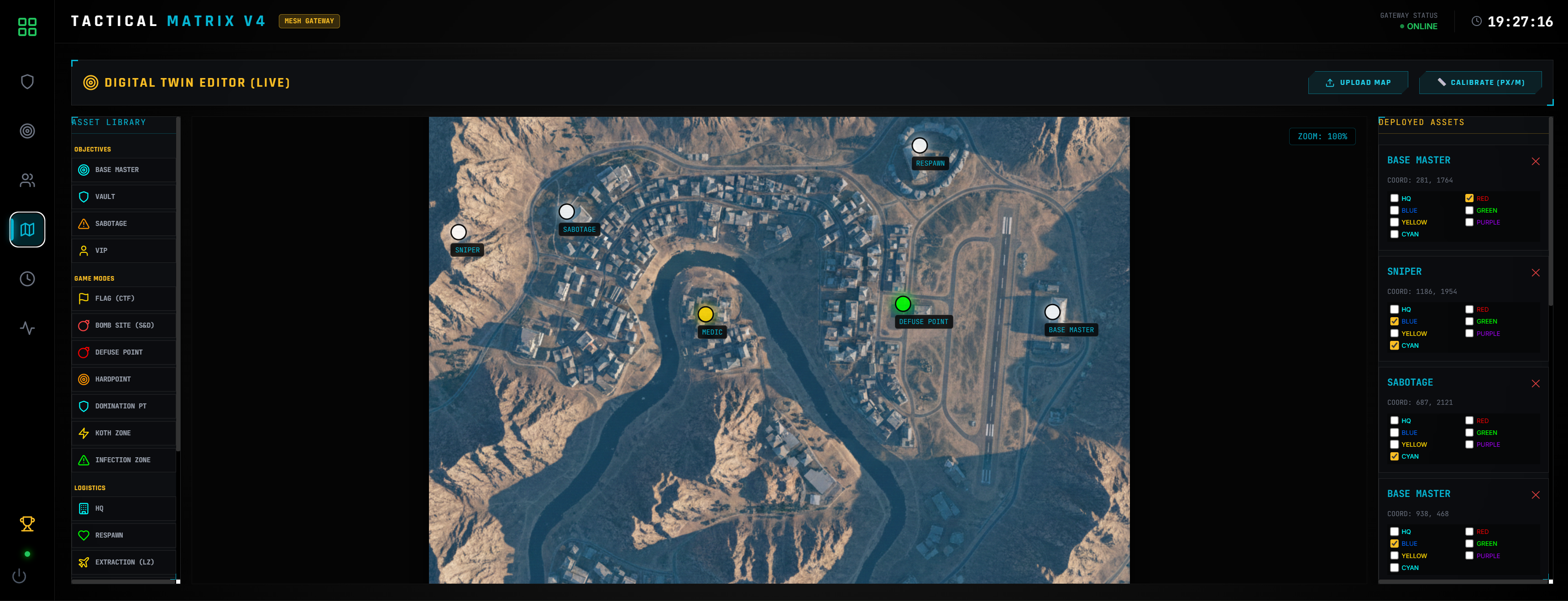Image resolution: width=1568 pixels, height=601 pixels.
Task: Open the Calibrate (PX/M) tool
Action: coord(1480,83)
